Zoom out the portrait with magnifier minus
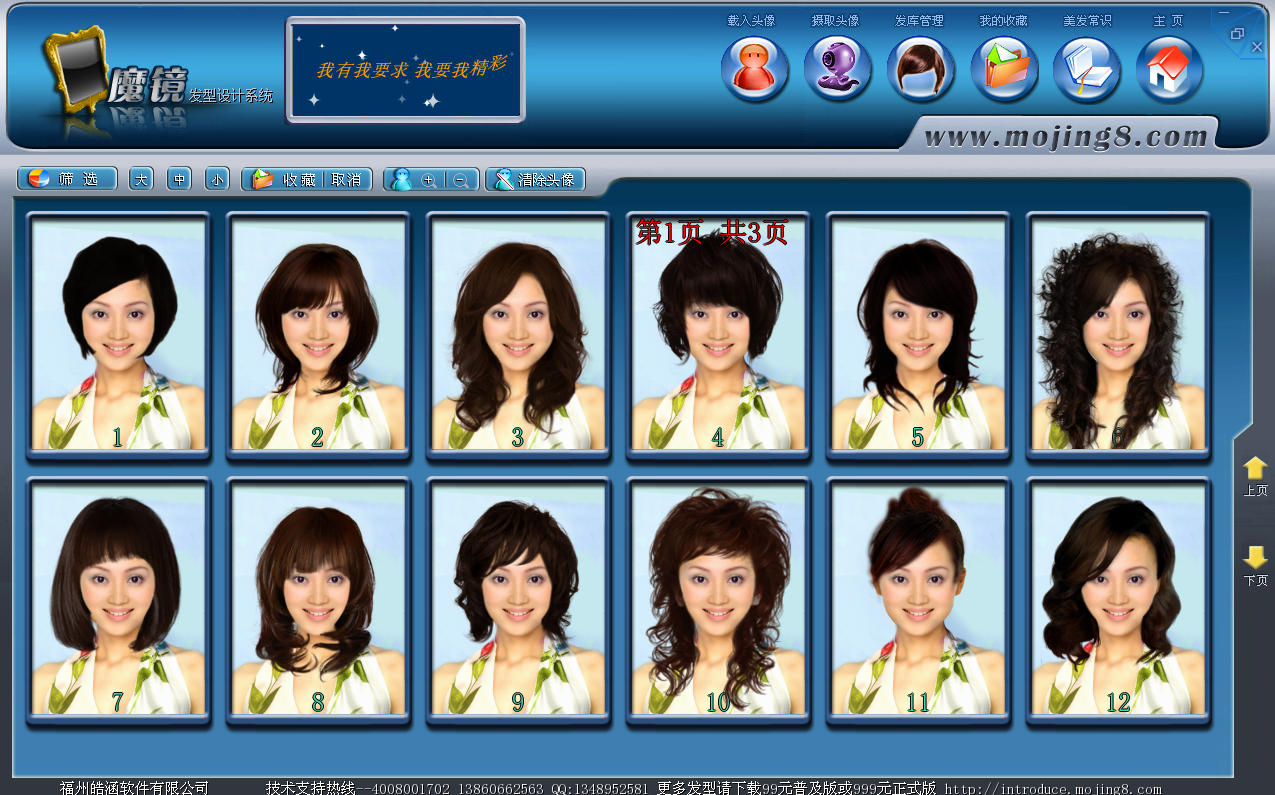This screenshot has width=1275, height=795. pos(461,180)
